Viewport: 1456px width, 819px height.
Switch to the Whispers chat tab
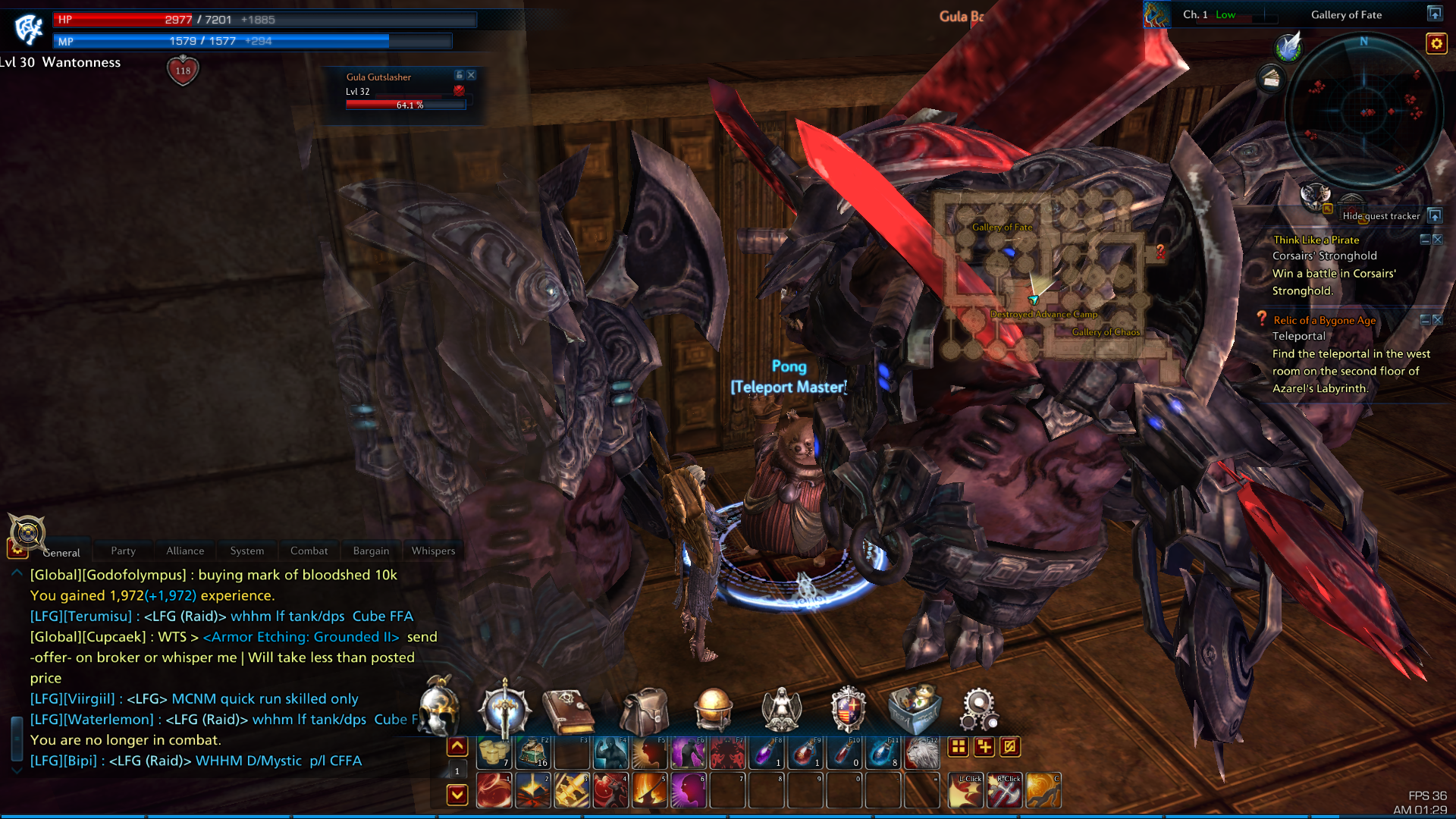point(433,551)
